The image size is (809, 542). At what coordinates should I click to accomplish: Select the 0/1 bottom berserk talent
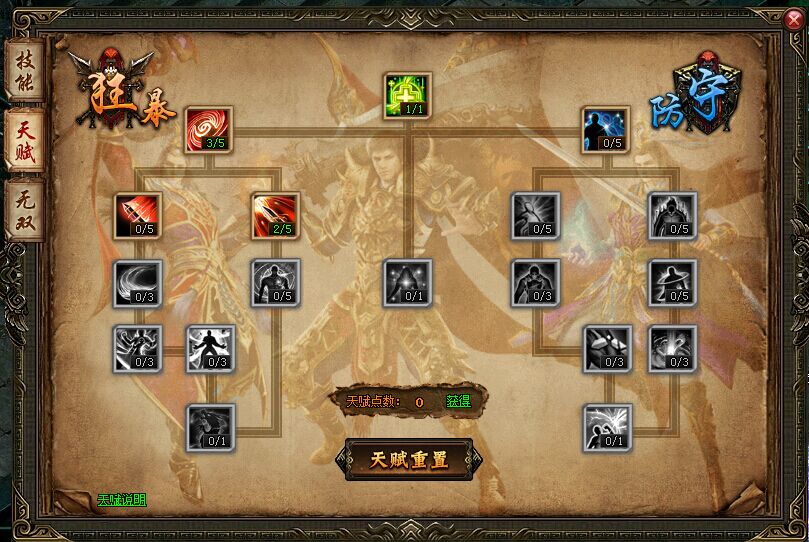pyautogui.click(x=210, y=428)
